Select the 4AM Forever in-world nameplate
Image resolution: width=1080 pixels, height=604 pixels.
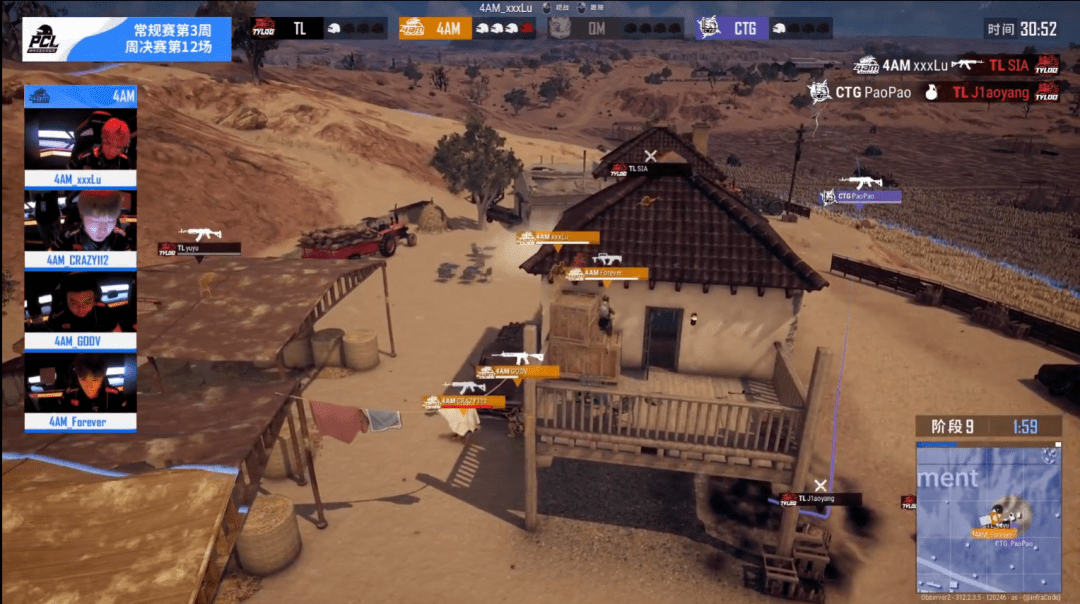[608, 272]
